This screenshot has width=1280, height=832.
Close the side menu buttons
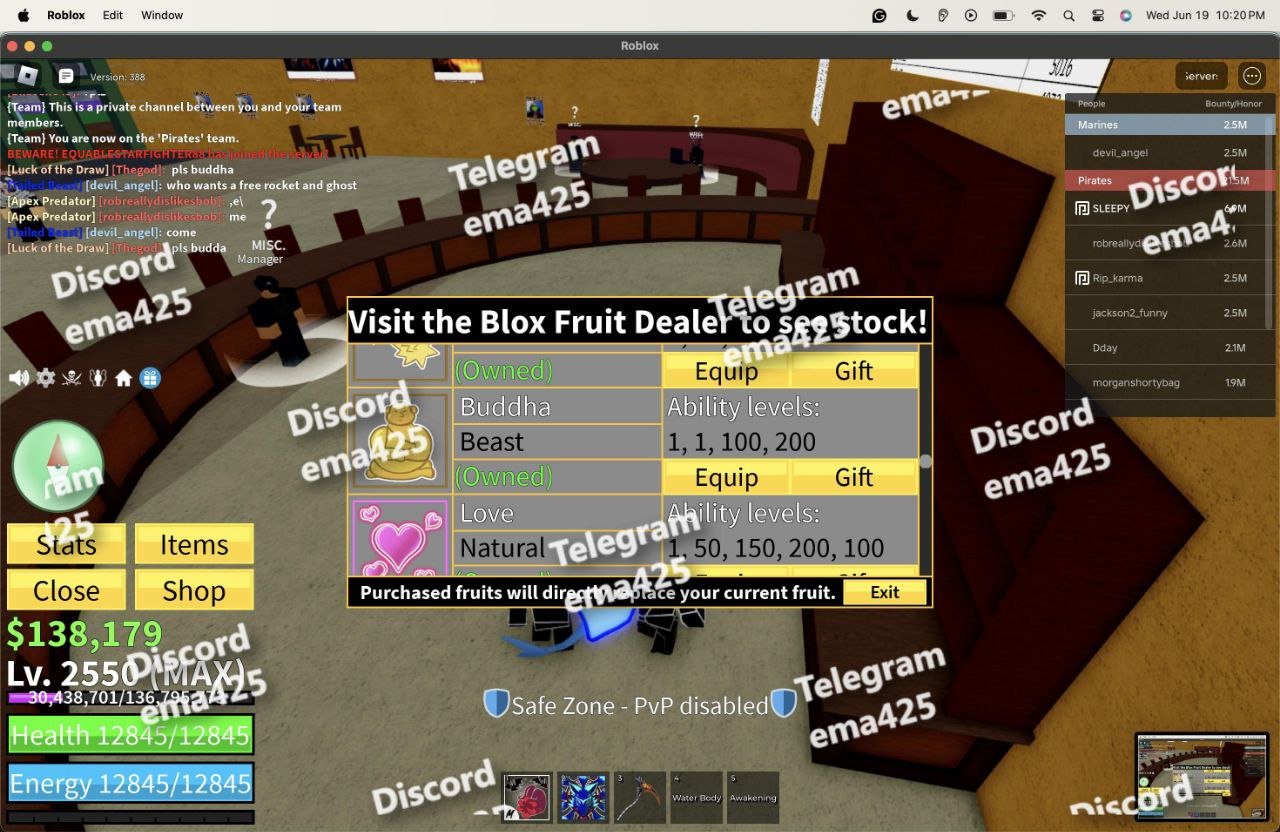pyautogui.click(x=66, y=591)
